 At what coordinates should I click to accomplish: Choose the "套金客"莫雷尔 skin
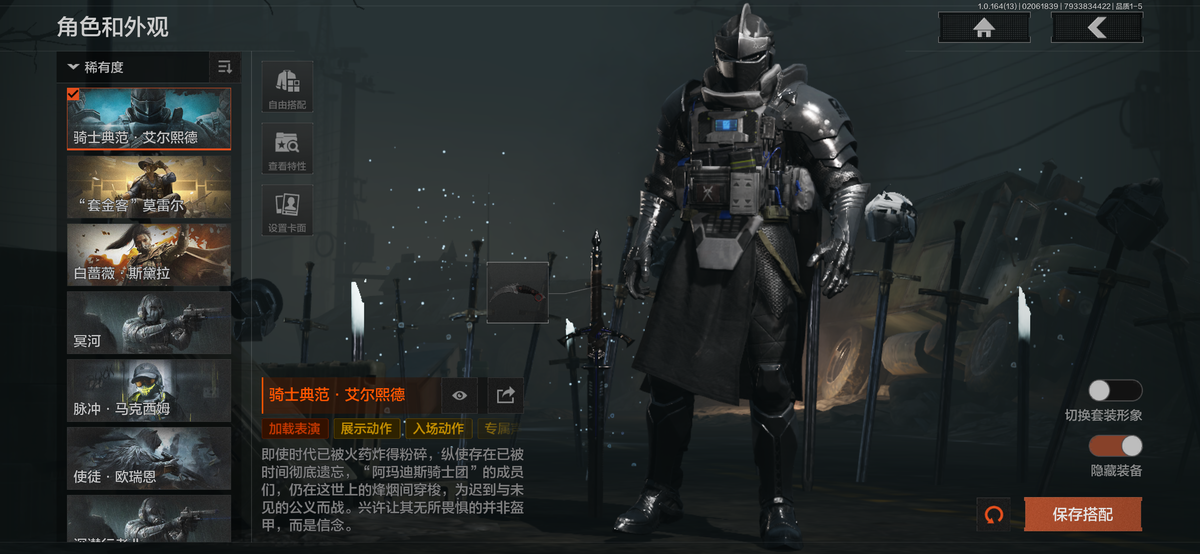click(x=149, y=187)
